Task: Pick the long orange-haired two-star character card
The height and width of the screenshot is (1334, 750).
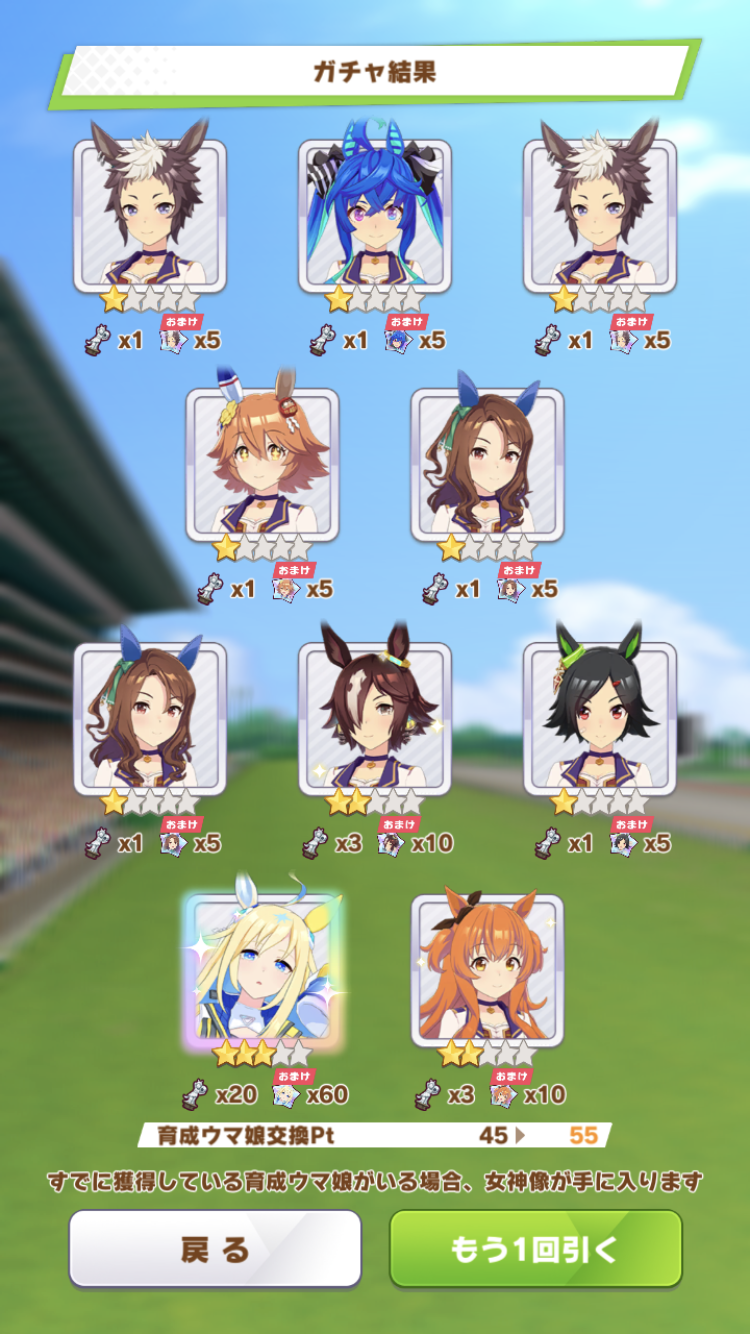Action: [487, 970]
